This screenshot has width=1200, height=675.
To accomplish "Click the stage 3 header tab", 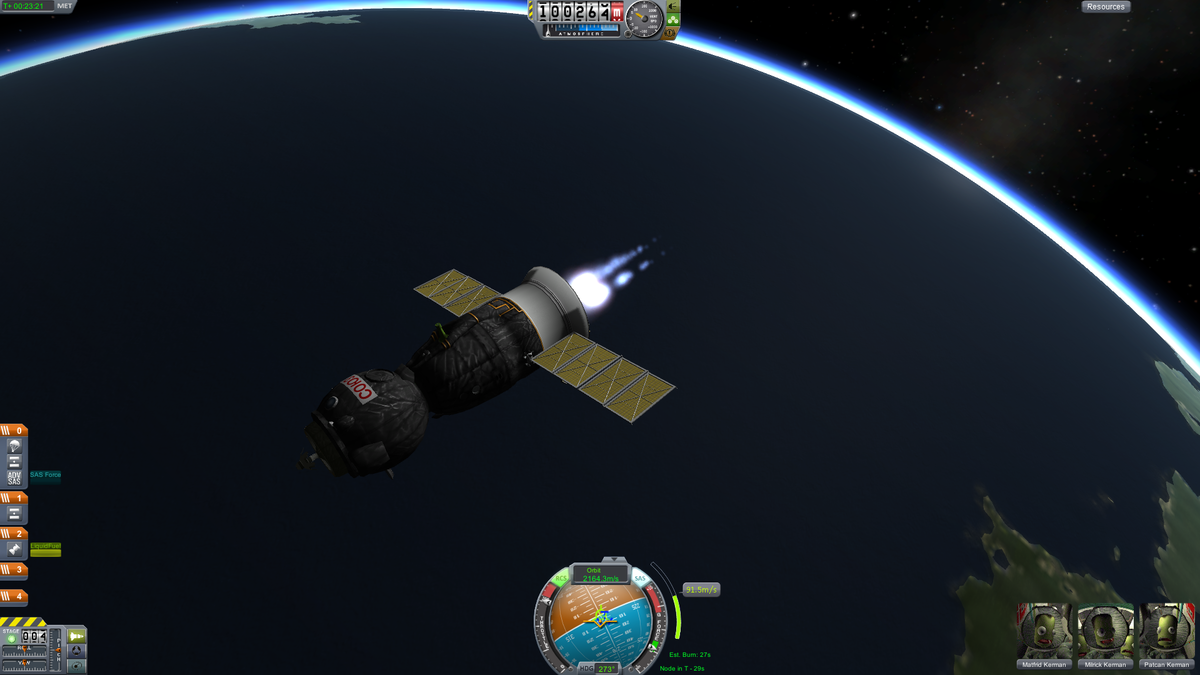I will point(14,570).
